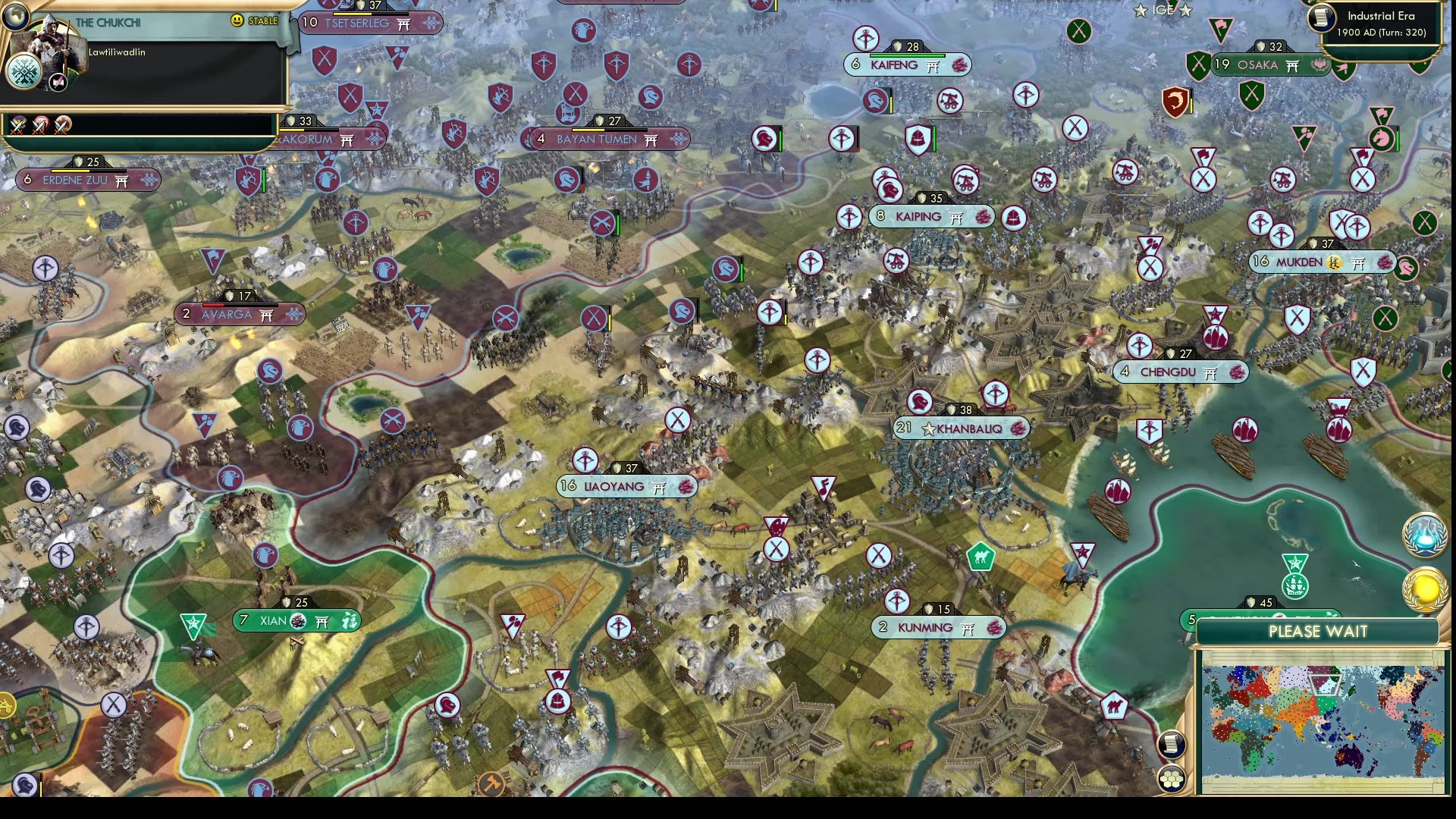Click the globe icon above the leader portrait
Image resolution: width=1456 pixels, height=819 pixels.
[15, 15]
